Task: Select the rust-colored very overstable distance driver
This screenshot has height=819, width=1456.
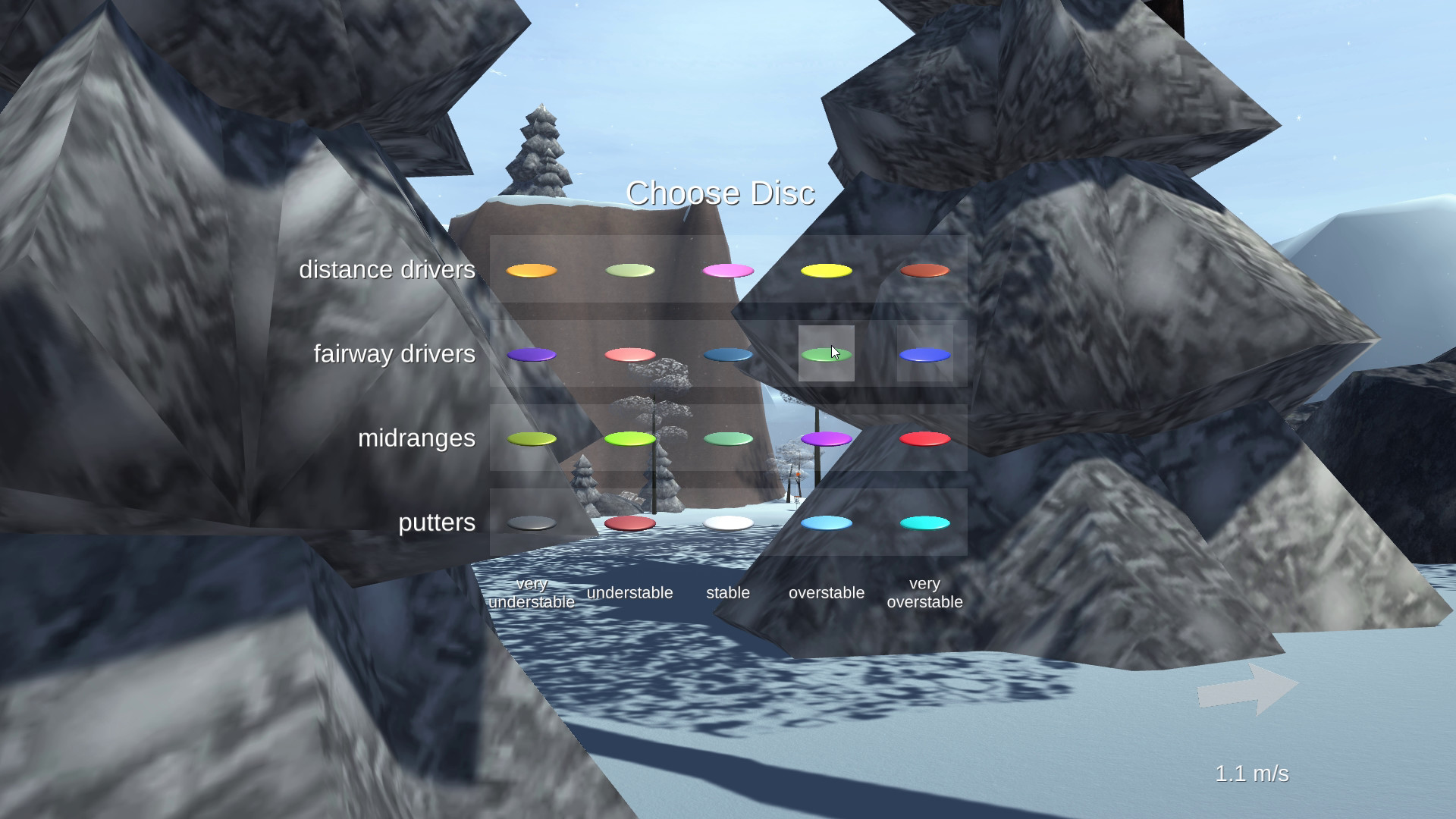Action: 924,269
